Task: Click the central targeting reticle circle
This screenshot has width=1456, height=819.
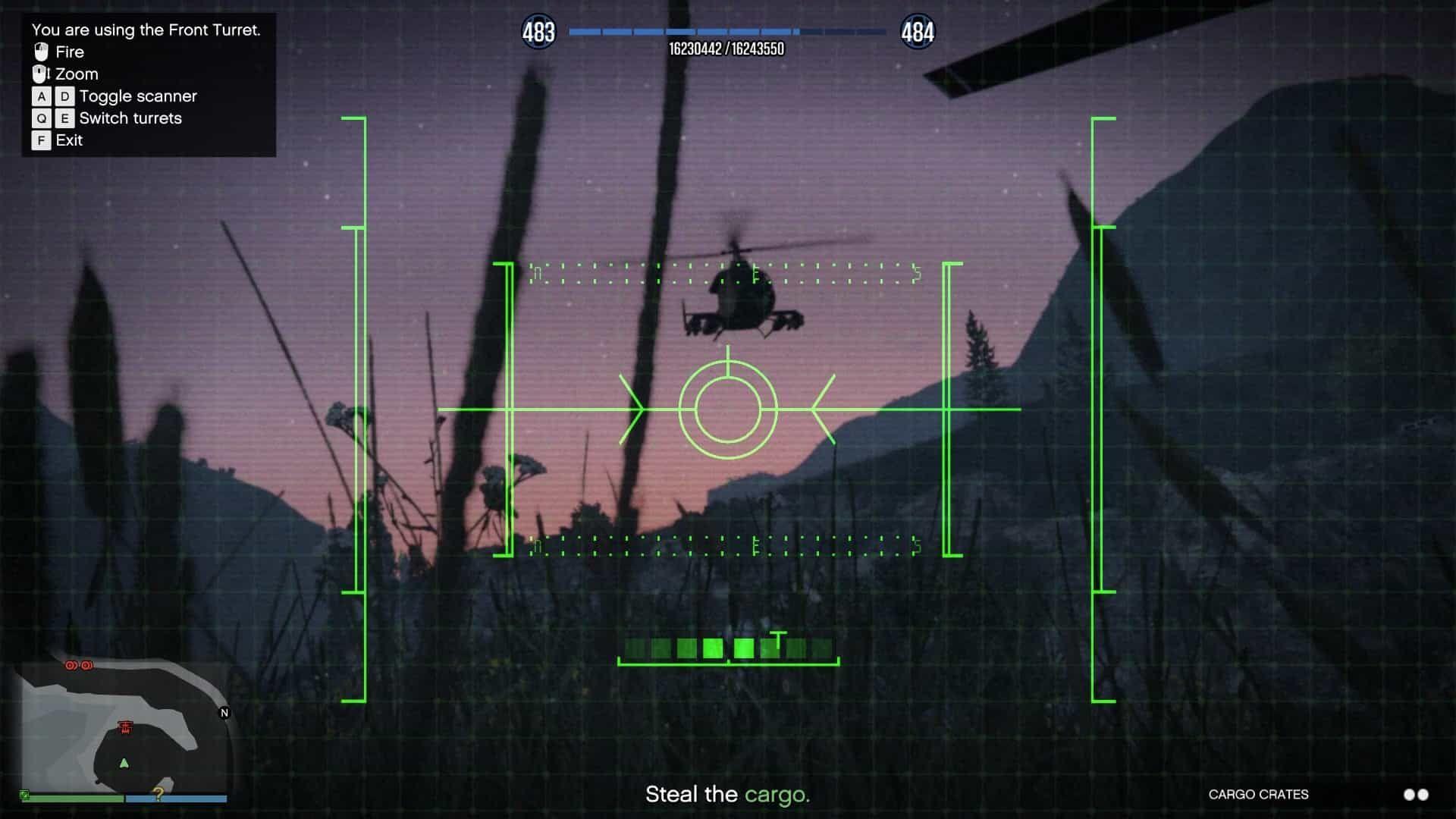Action: point(728,409)
